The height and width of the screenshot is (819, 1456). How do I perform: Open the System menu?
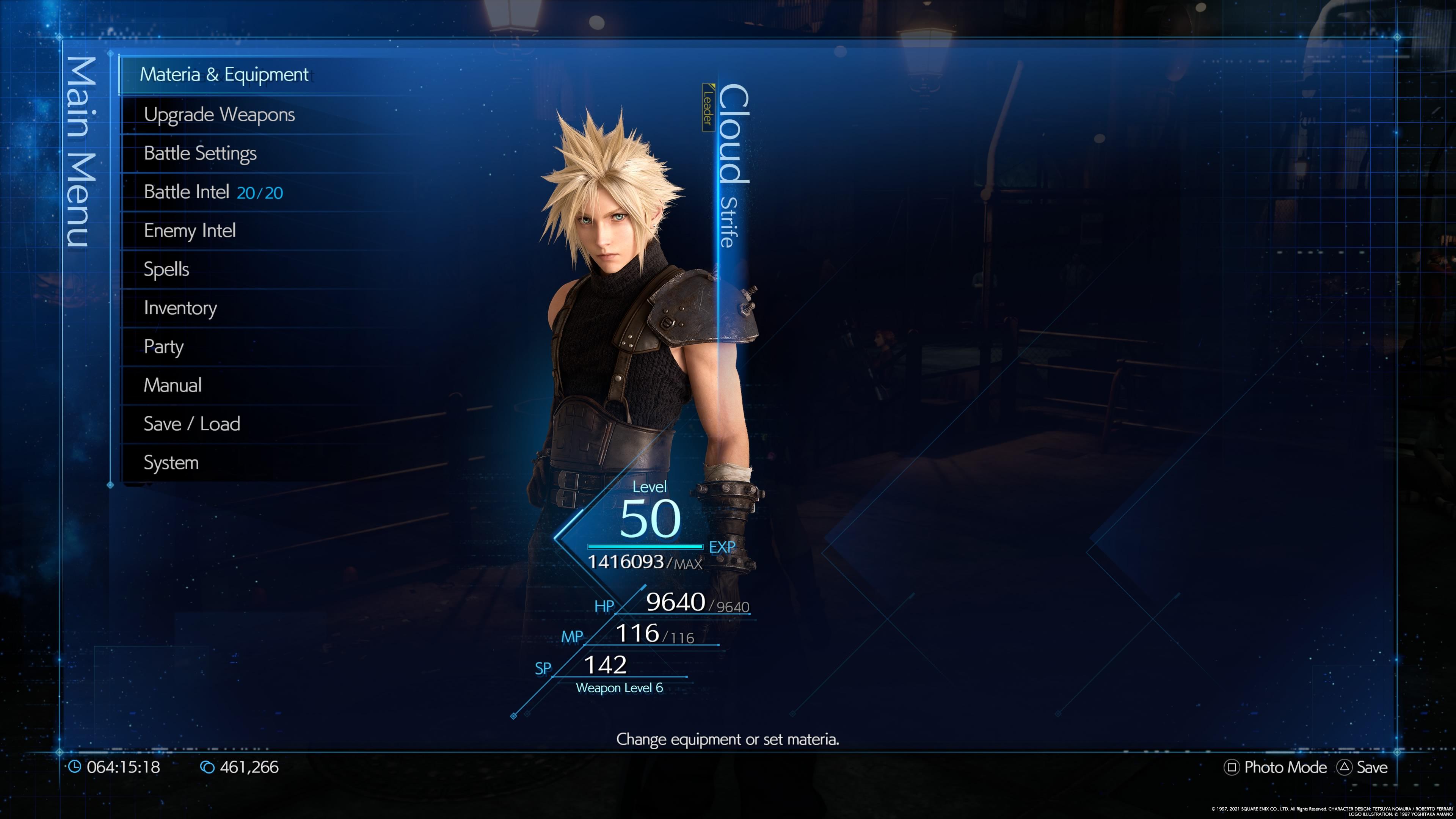171,463
